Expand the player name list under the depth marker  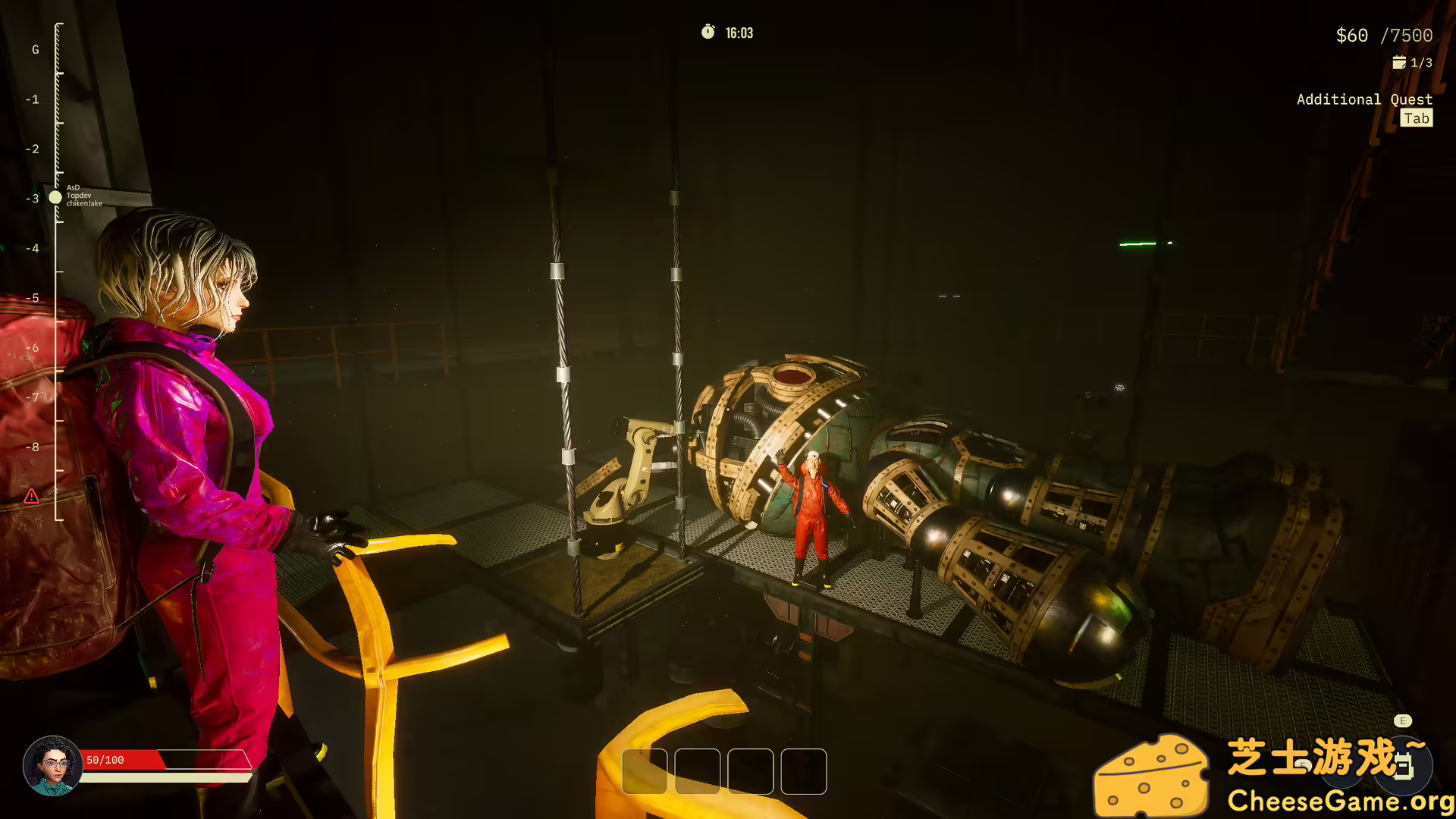click(x=81, y=194)
